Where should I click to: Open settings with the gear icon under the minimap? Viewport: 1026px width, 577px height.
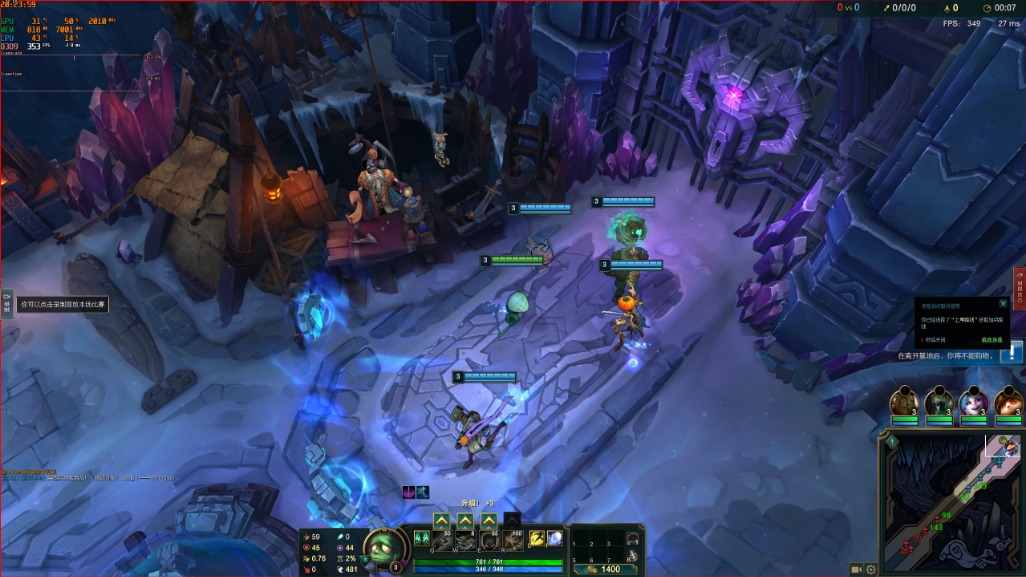[x=871, y=569]
